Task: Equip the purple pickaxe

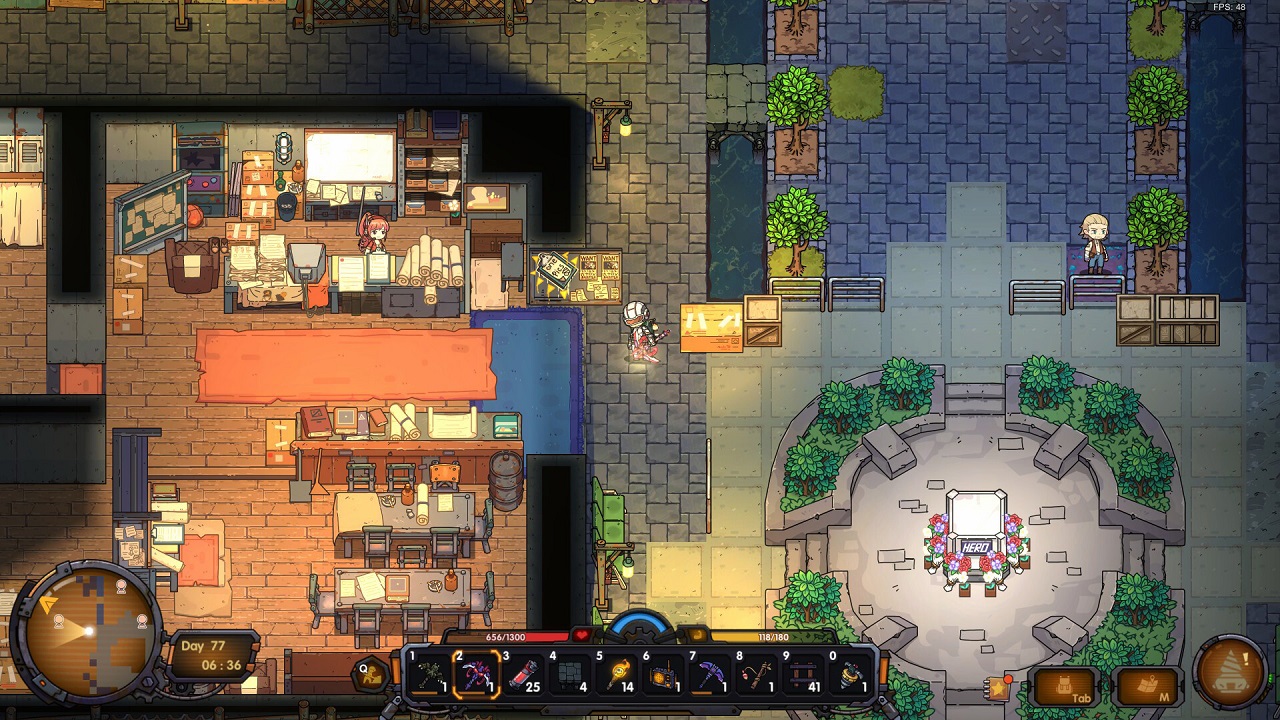Action: click(711, 675)
